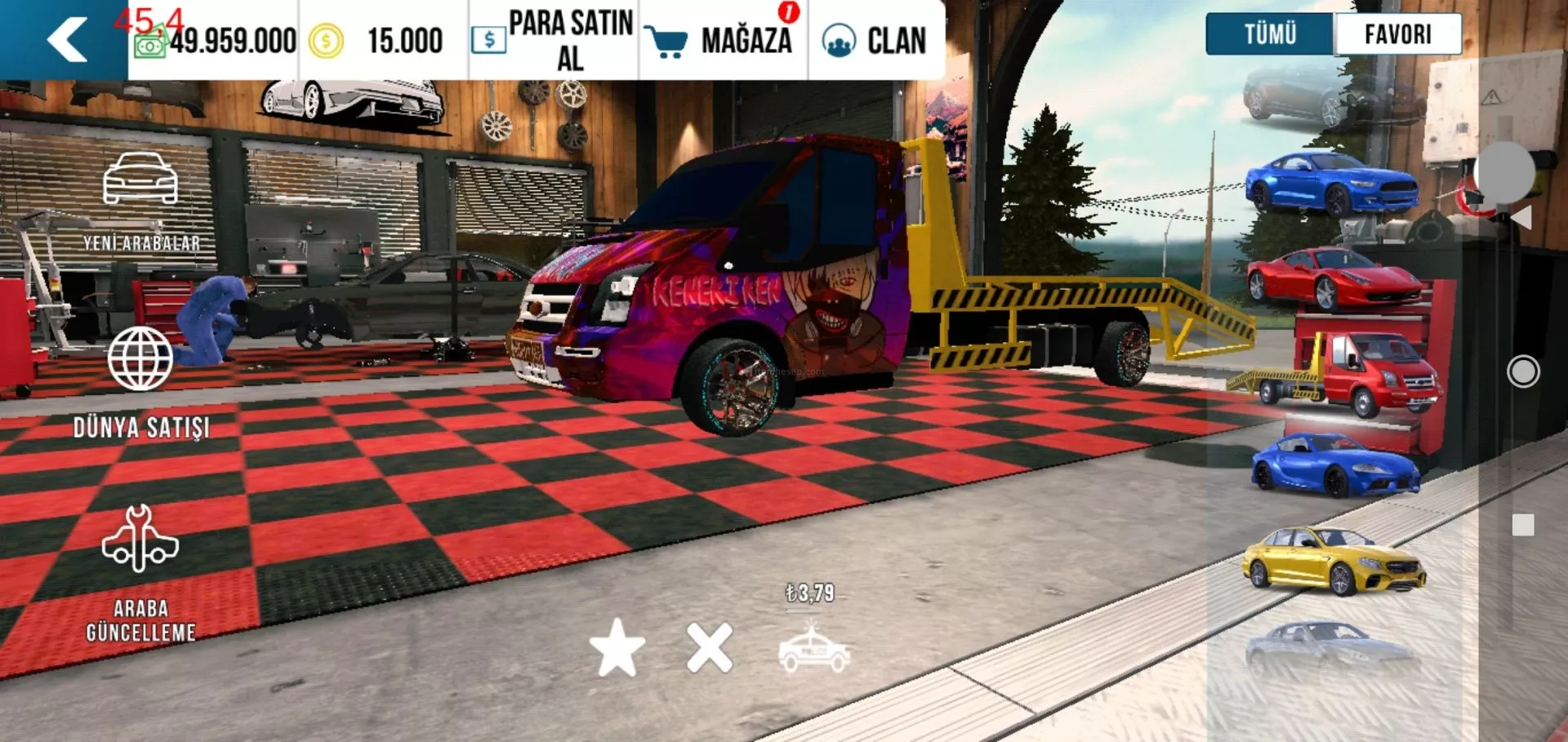Pick the blue Supra sports car
Screen dimensions: 1568x742
coord(1335,465)
